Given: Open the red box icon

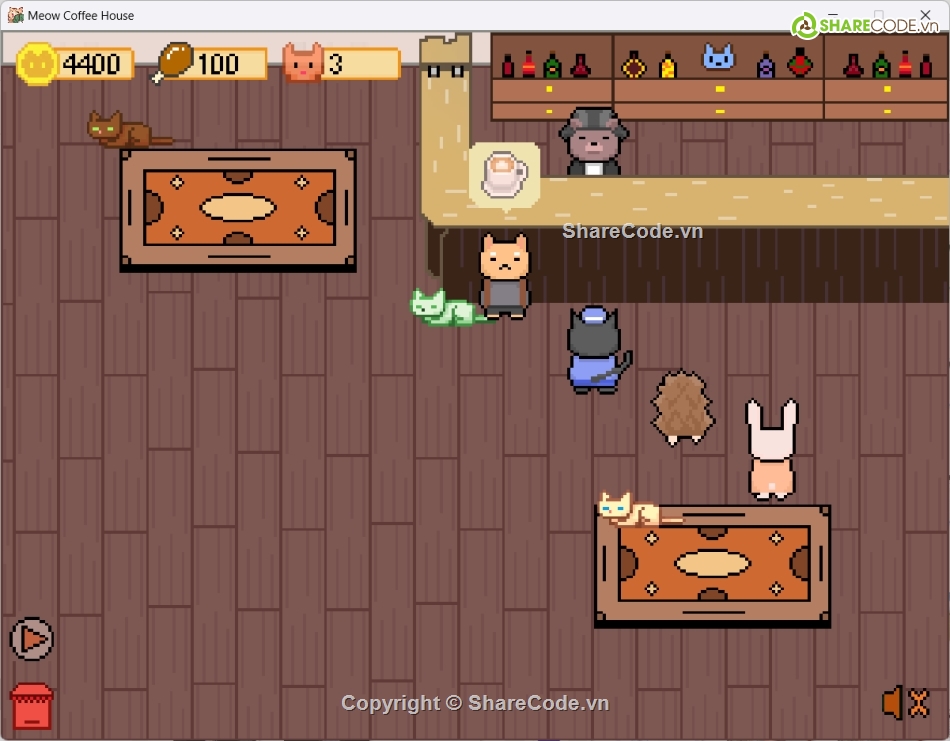Looking at the screenshot, I should click(x=32, y=706).
